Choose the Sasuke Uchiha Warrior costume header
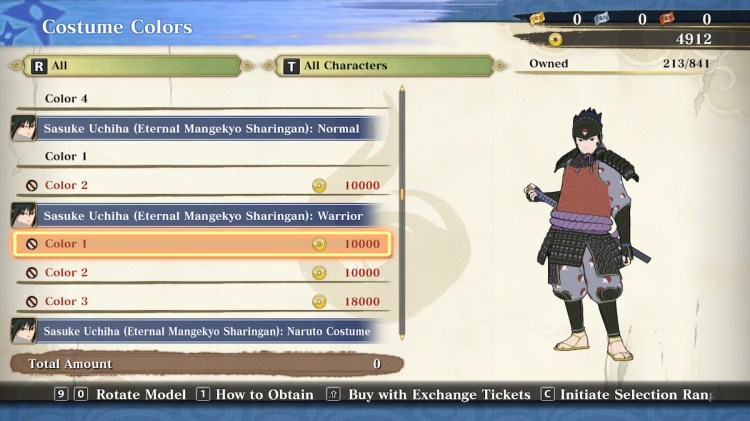Viewport: 750px width, 421px height. (200, 215)
